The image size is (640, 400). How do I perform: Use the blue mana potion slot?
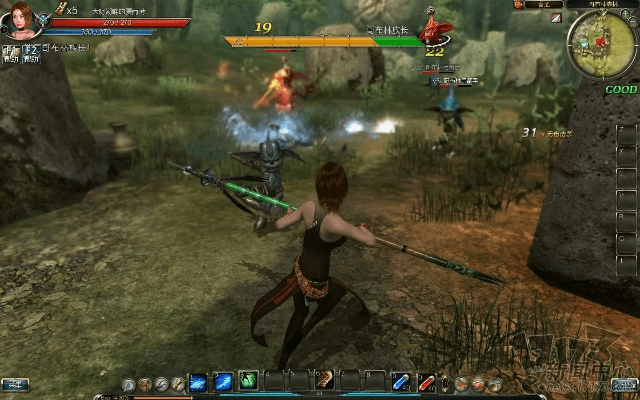pos(401,381)
